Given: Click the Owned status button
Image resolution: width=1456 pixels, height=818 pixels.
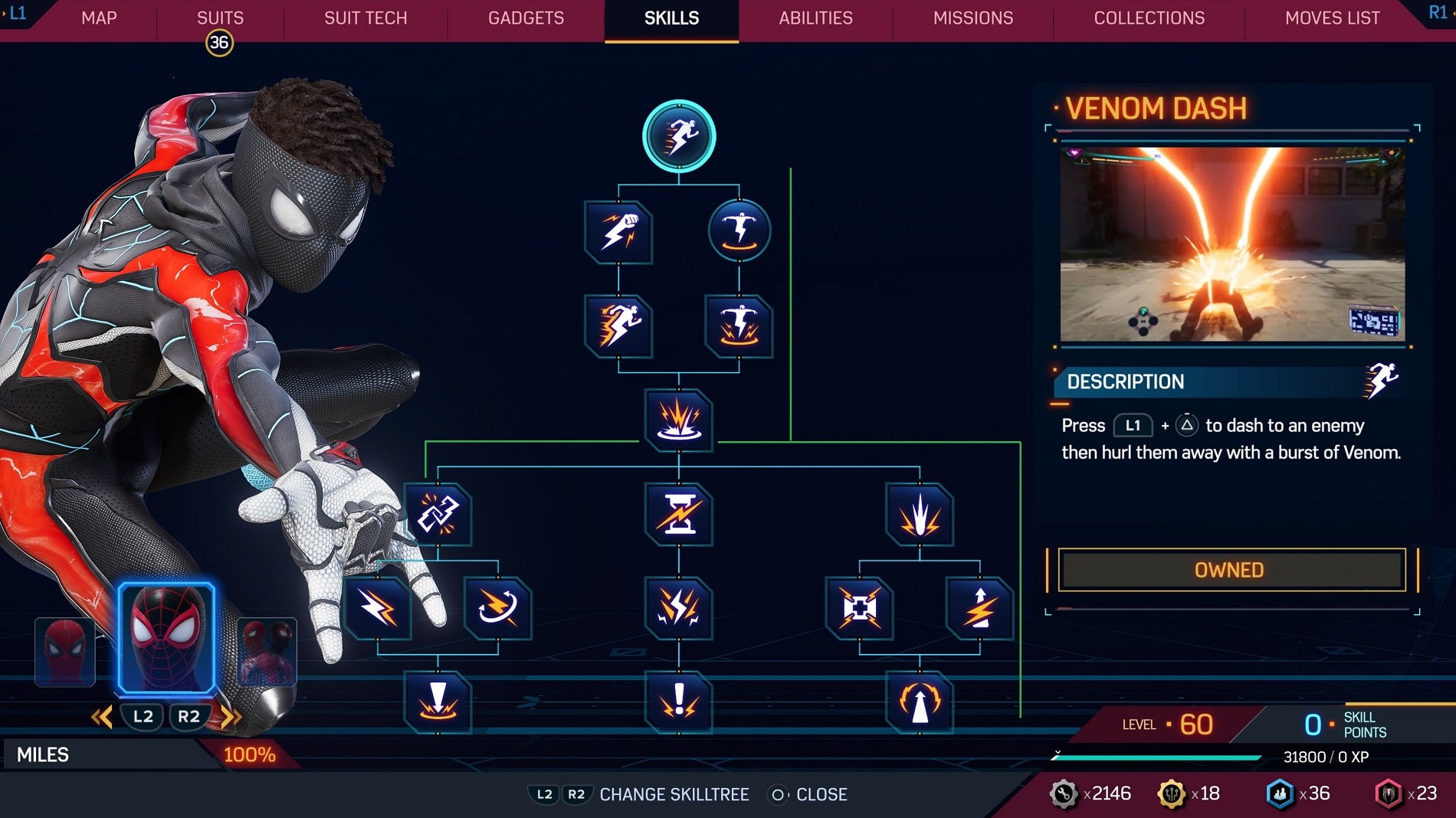Looking at the screenshot, I should coord(1231,570).
